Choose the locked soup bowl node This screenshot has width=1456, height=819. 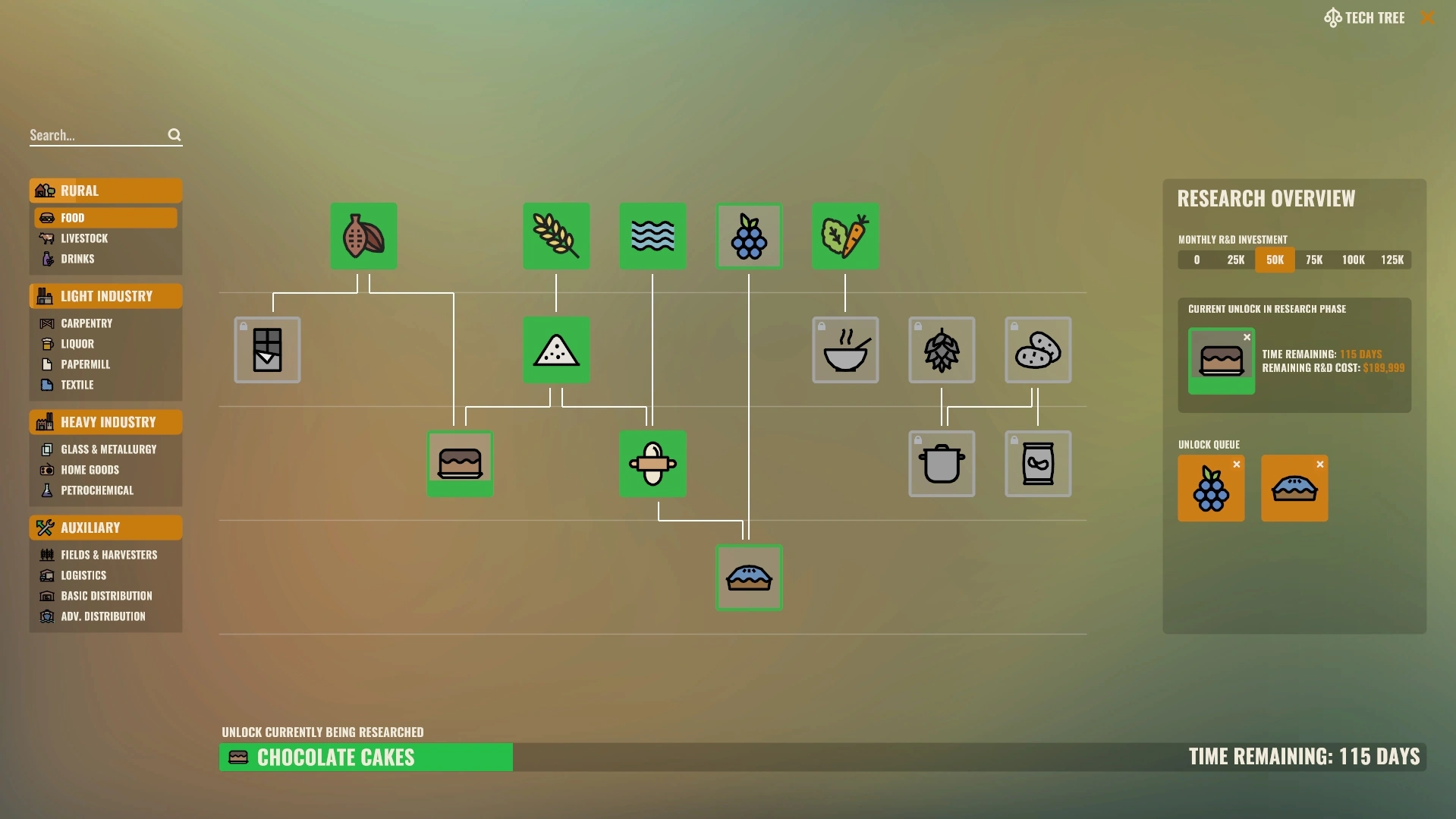(x=845, y=350)
